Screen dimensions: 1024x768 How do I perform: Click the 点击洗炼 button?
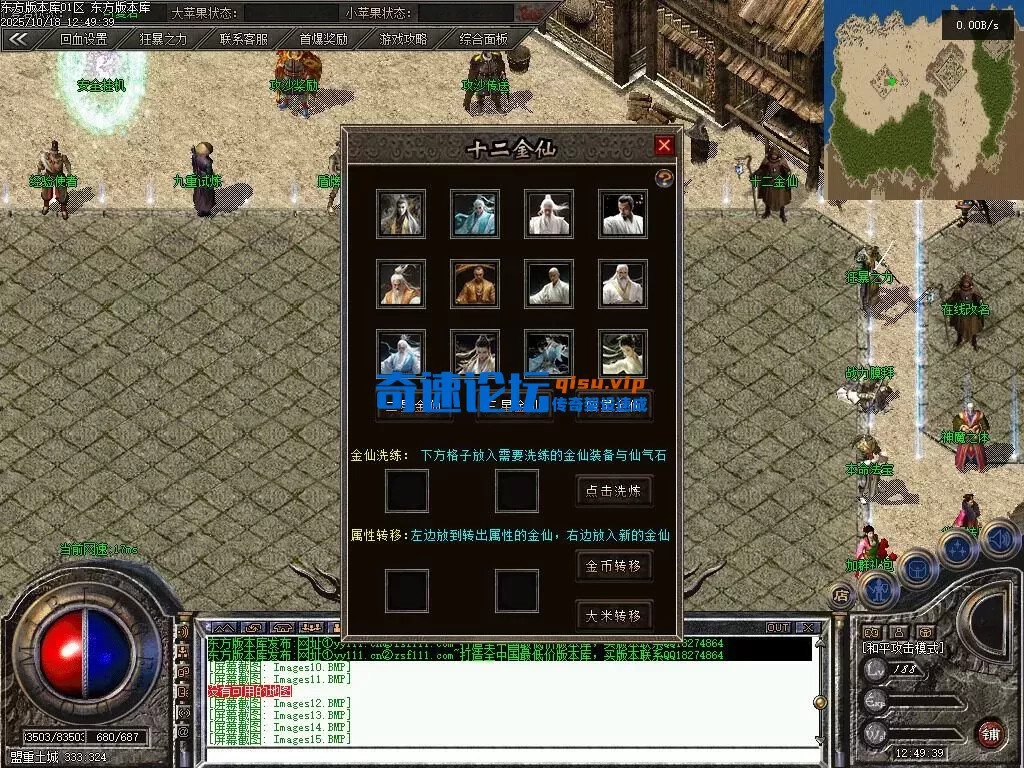(614, 490)
